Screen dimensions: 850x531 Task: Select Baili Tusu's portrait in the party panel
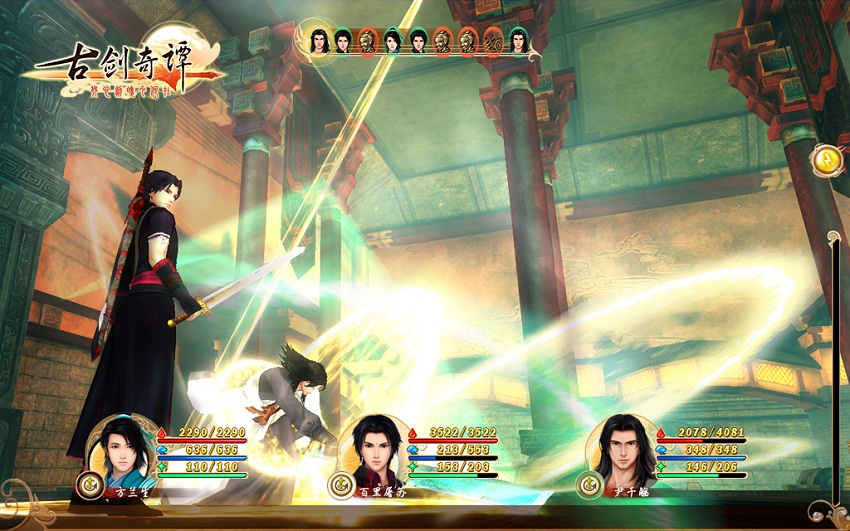373,450
